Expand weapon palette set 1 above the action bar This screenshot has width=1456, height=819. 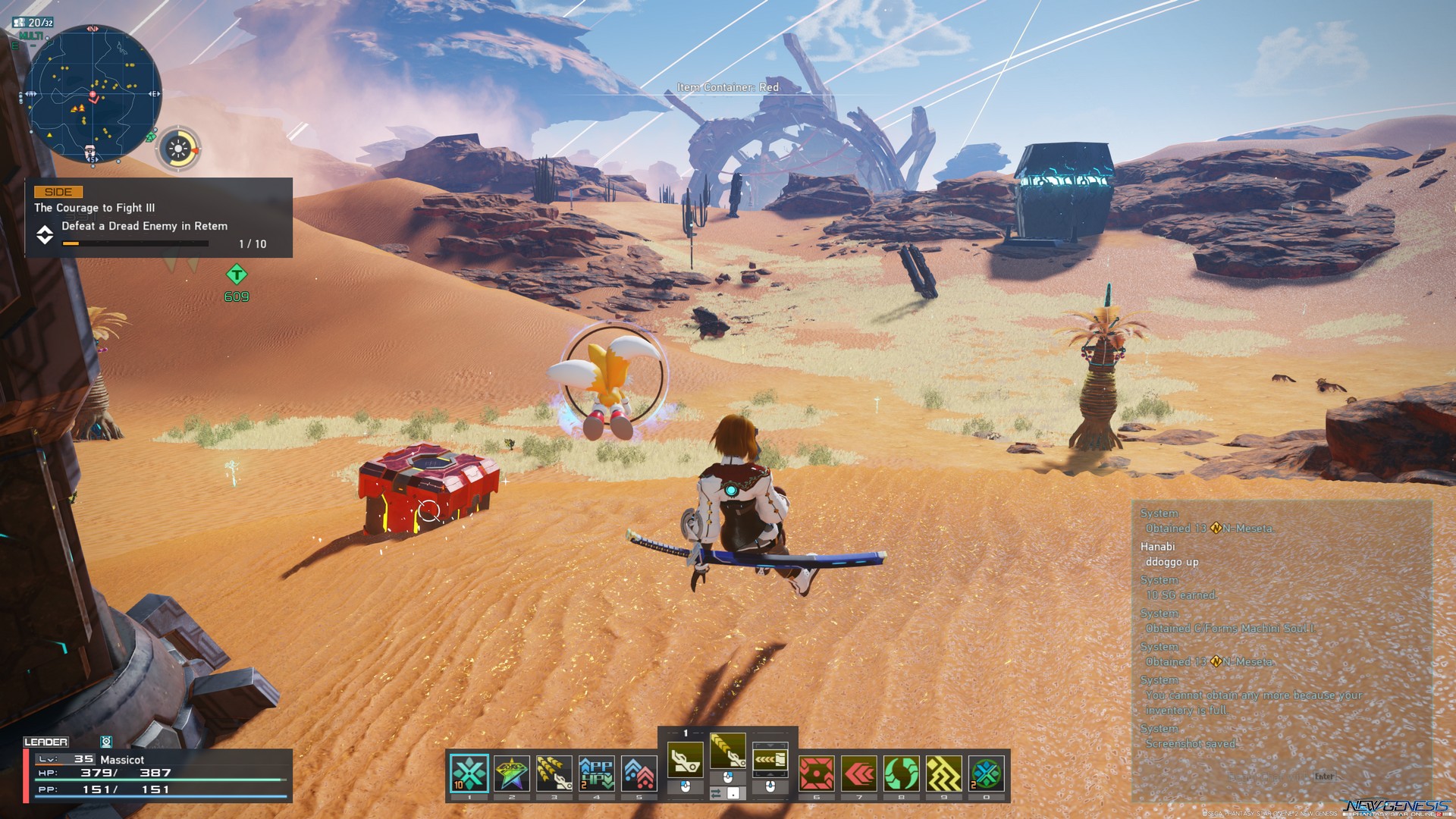coord(686,732)
